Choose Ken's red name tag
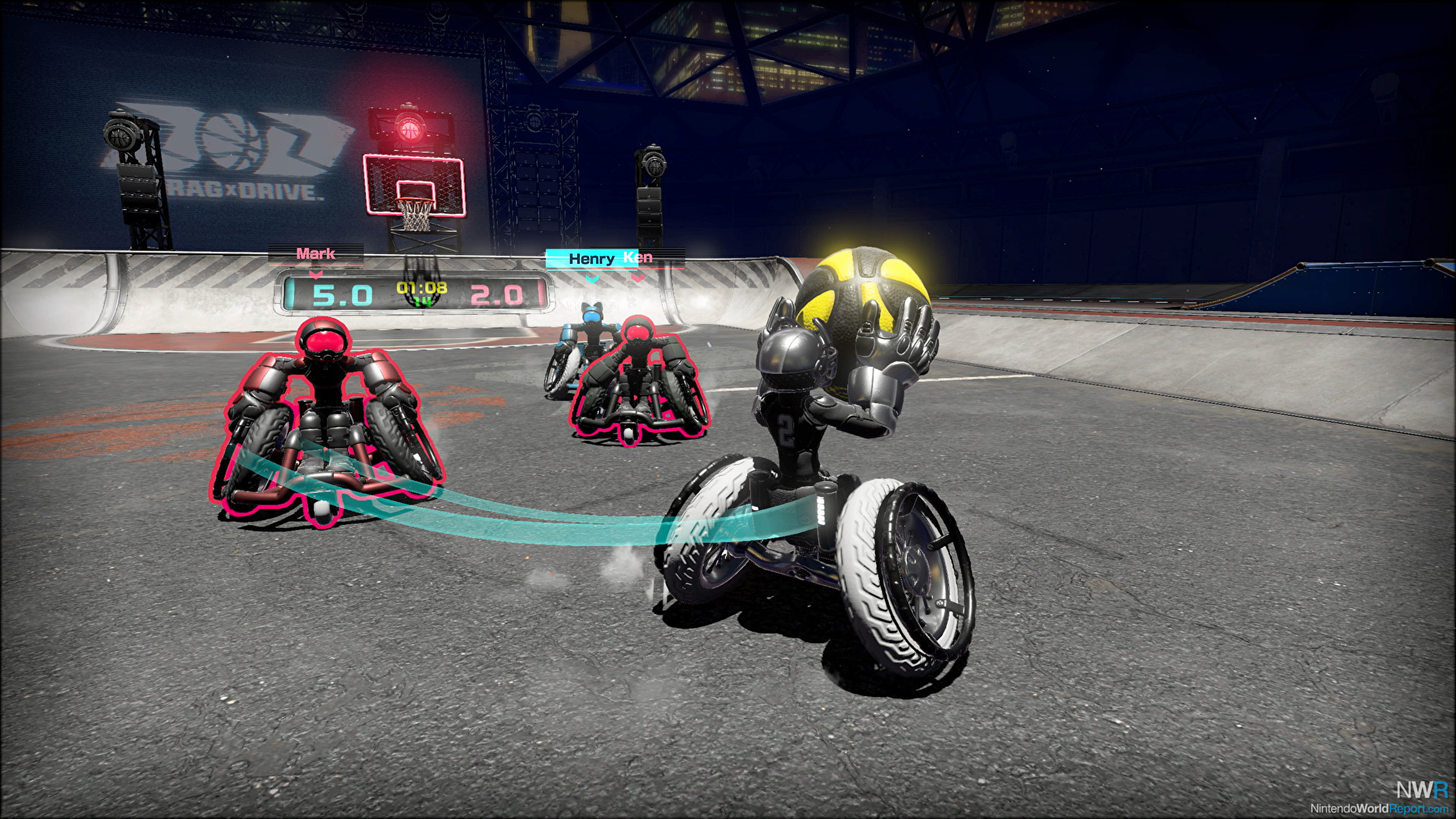1456x819 pixels. point(639,258)
